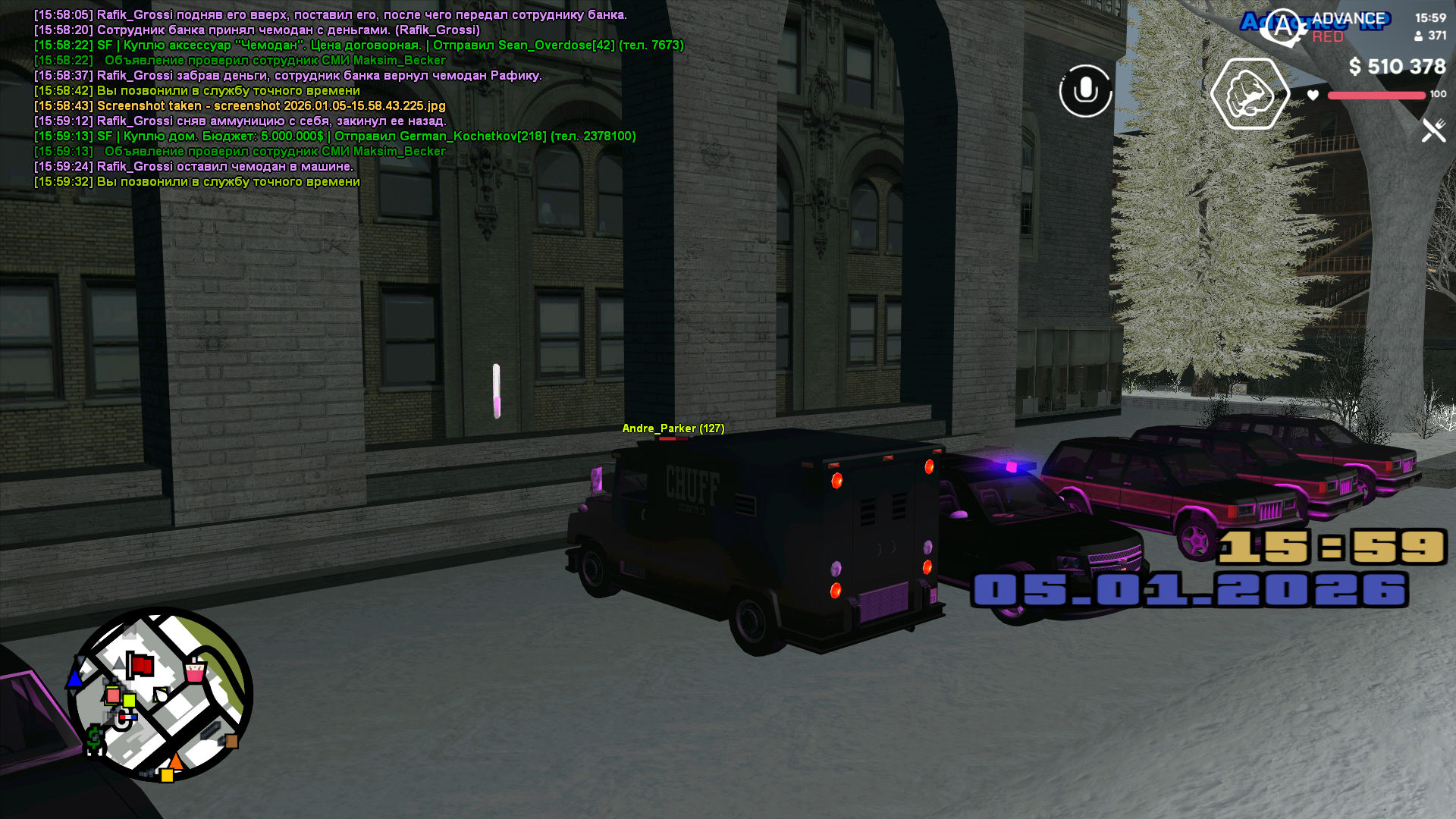
Task: Select the drink cup marker on minimap
Action: (x=195, y=670)
